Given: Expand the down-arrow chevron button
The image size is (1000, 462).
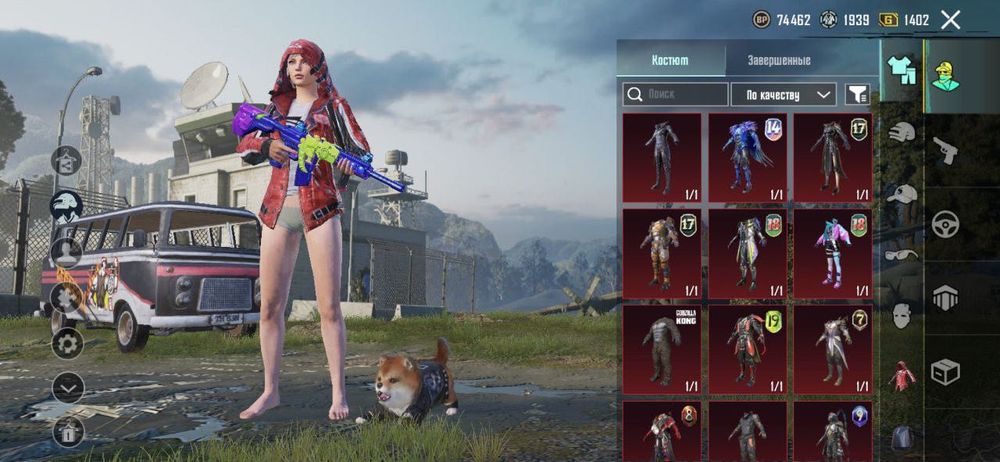Looking at the screenshot, I should coord(67,387).
